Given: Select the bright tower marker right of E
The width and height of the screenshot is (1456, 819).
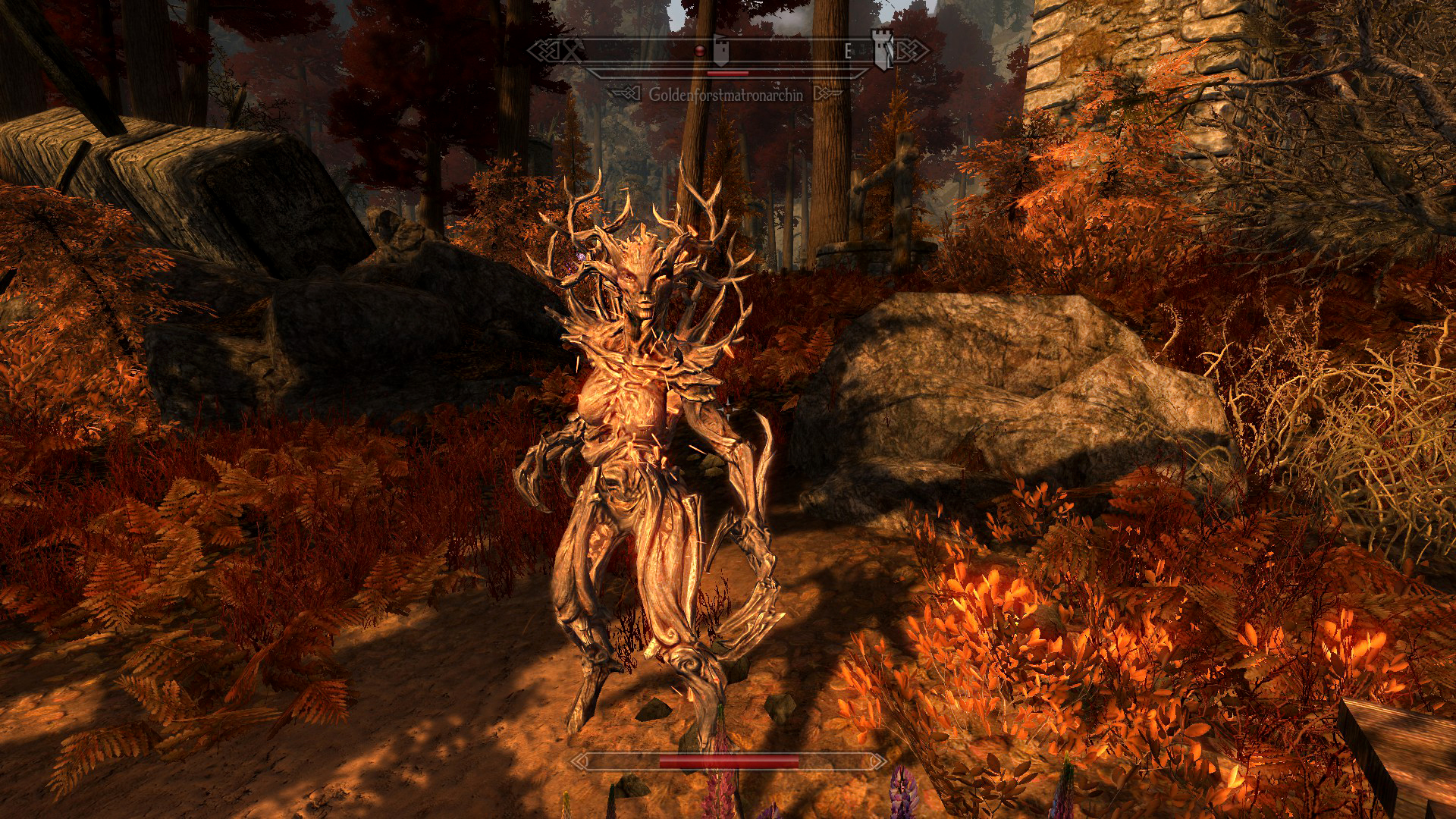Looking at the screenshot, I should [883, 50].
